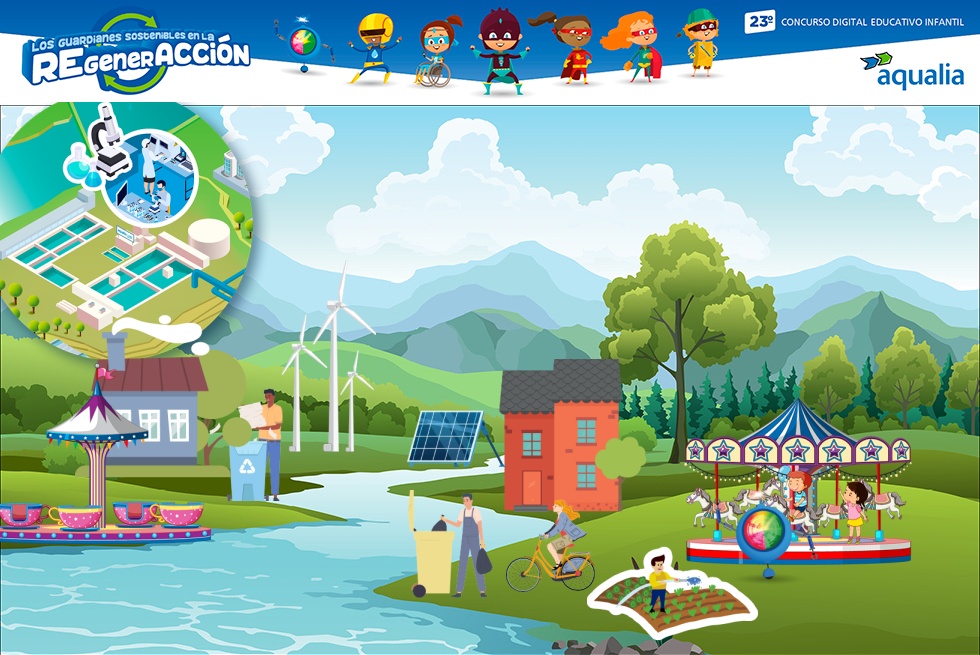Select the white-outlined vegetable garden hotspot

click(x=655, y=597)
